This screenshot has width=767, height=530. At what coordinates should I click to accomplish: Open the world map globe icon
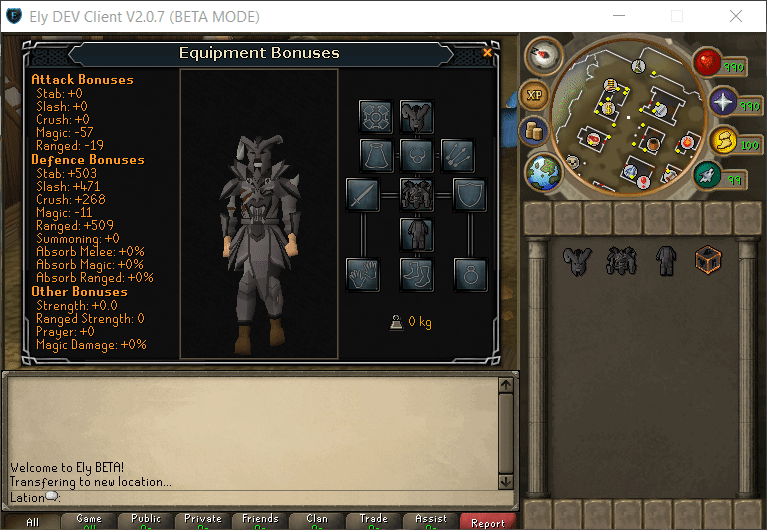click(545, 171)
